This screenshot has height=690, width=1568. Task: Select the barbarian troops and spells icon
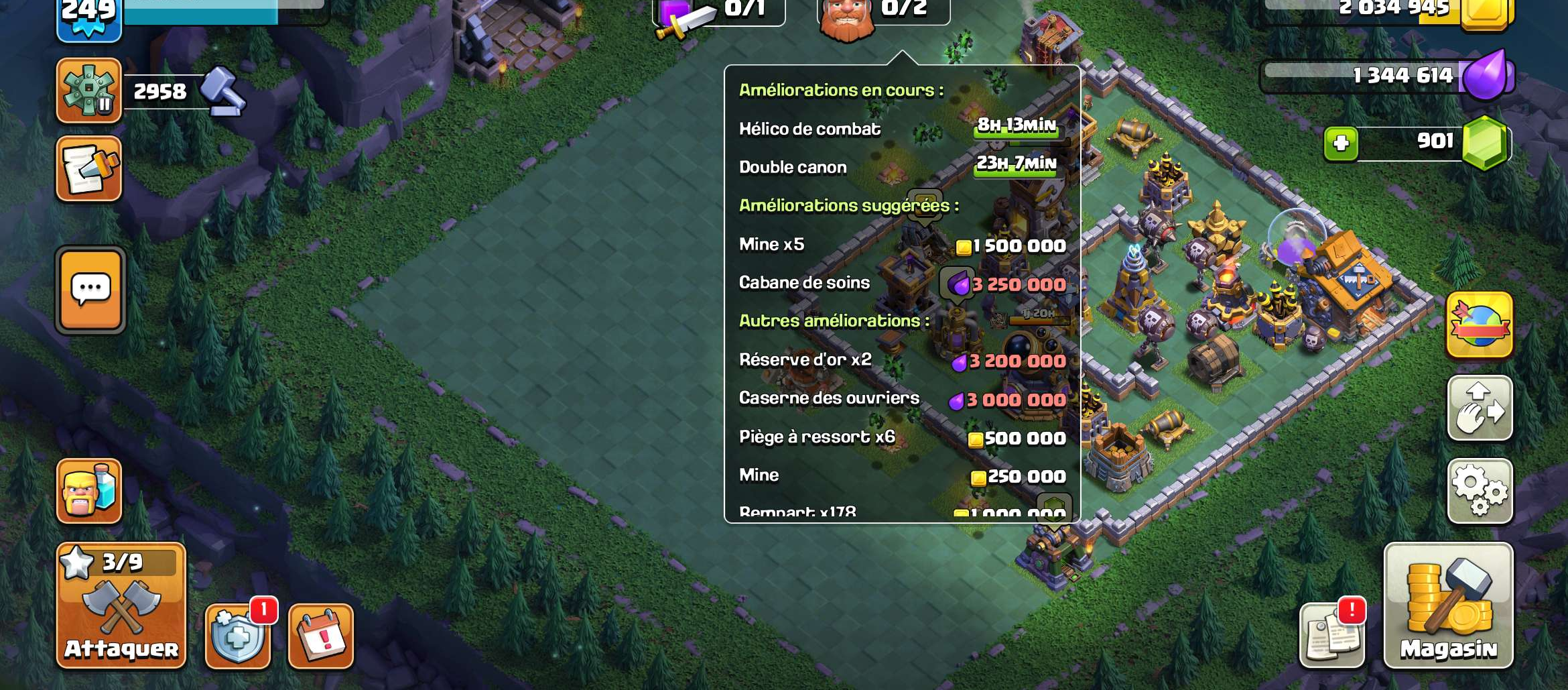[x=89, y=490]
